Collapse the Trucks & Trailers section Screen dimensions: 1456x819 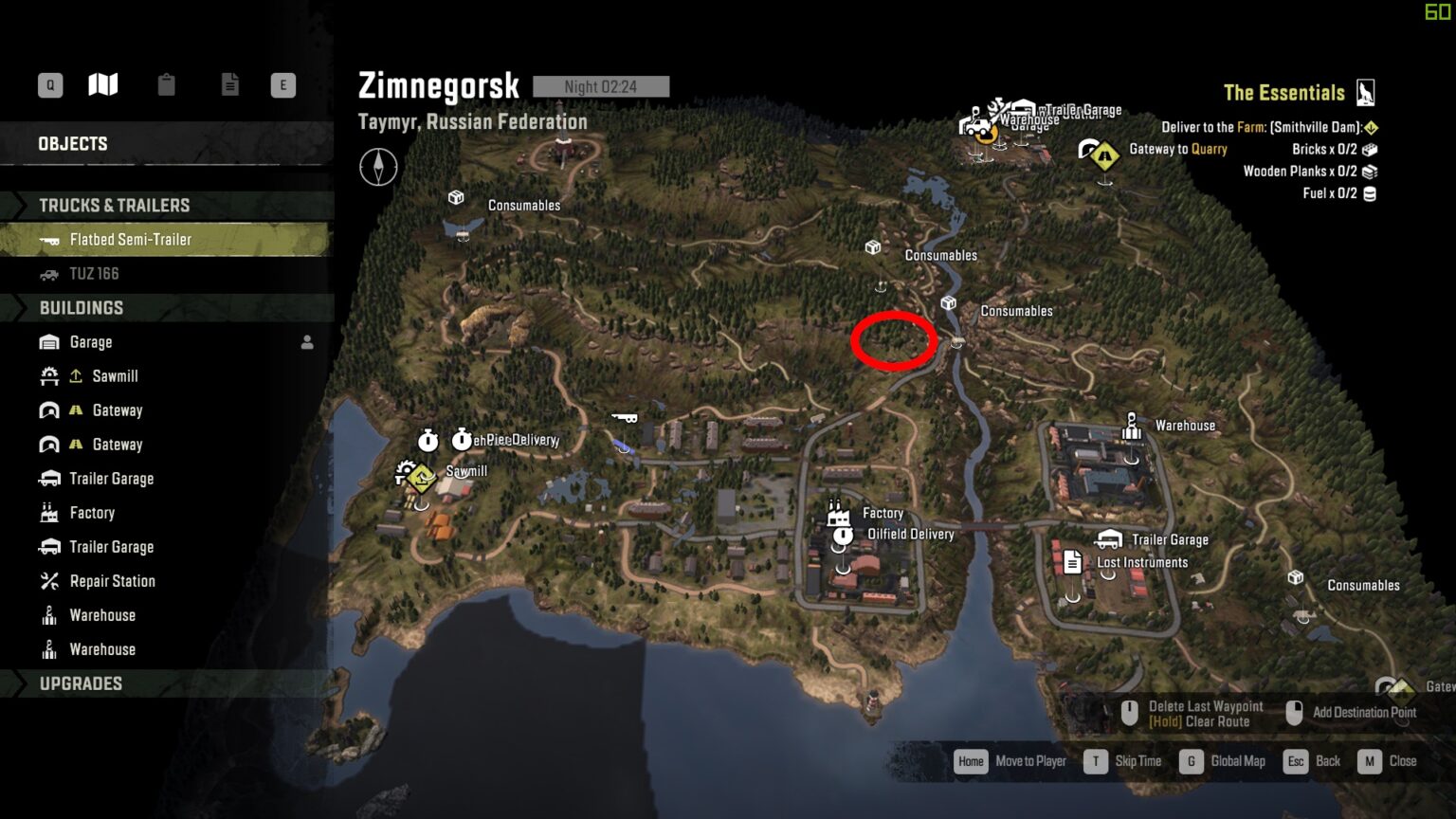114,206
